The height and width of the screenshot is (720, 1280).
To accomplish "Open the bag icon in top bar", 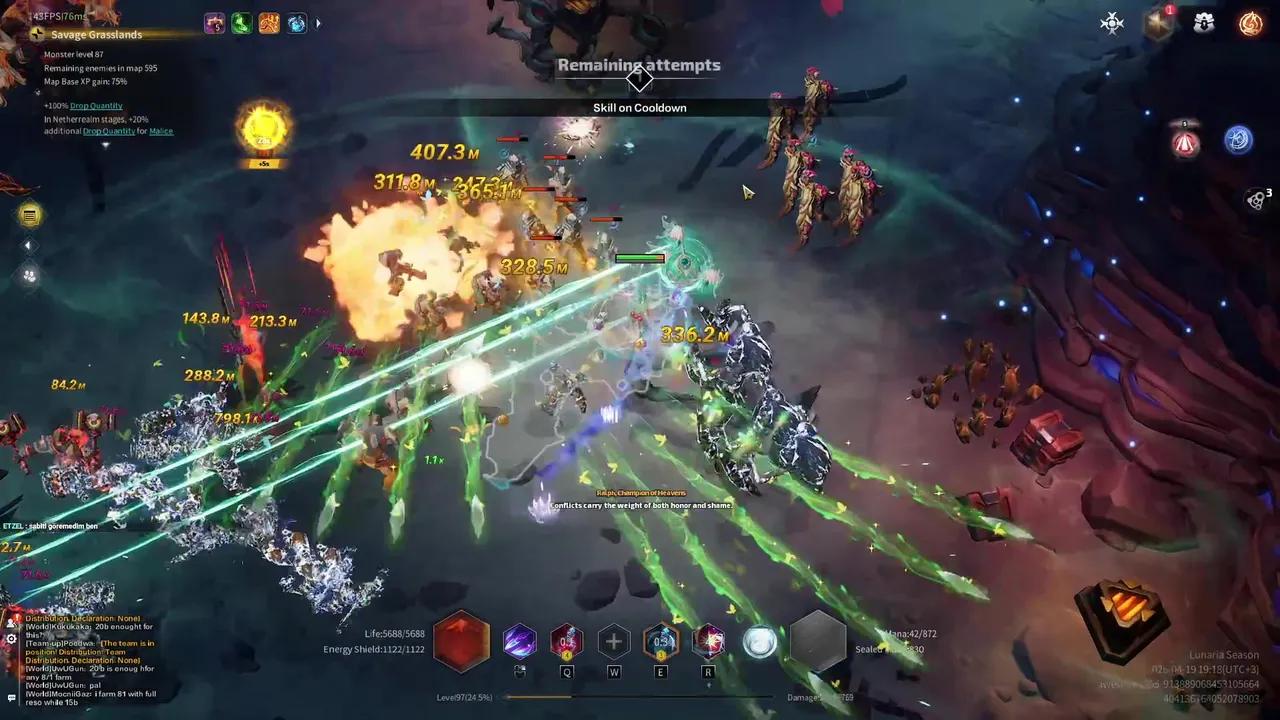I will point(1204,24).
